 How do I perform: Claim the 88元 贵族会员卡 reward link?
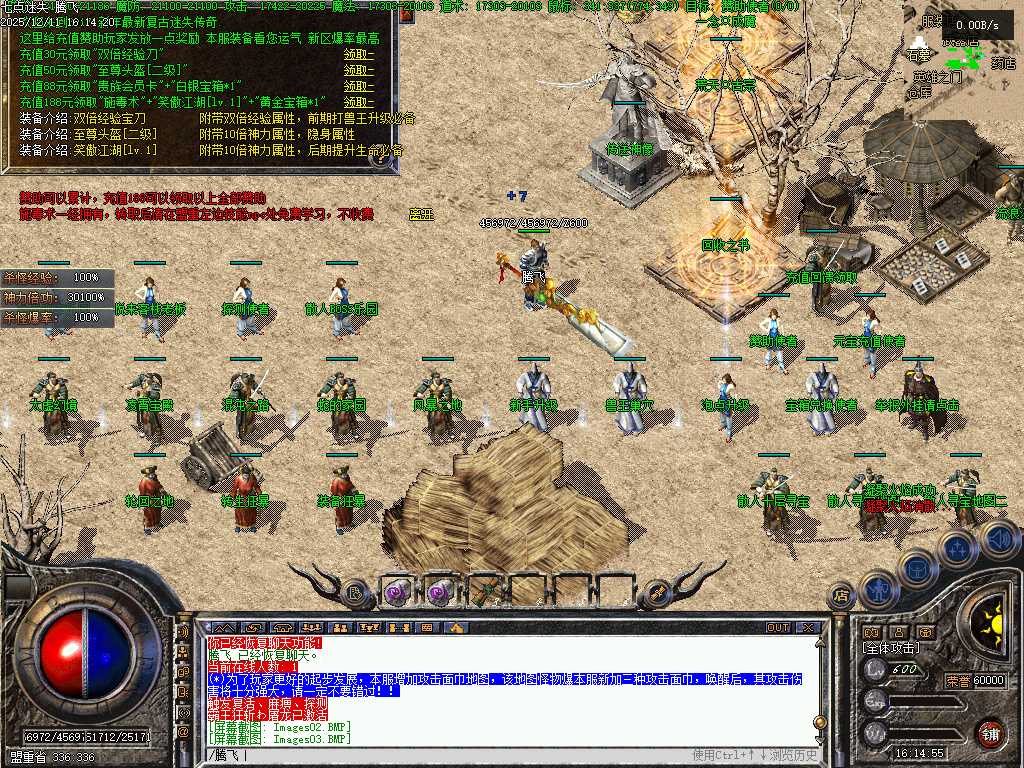(358, 87)
